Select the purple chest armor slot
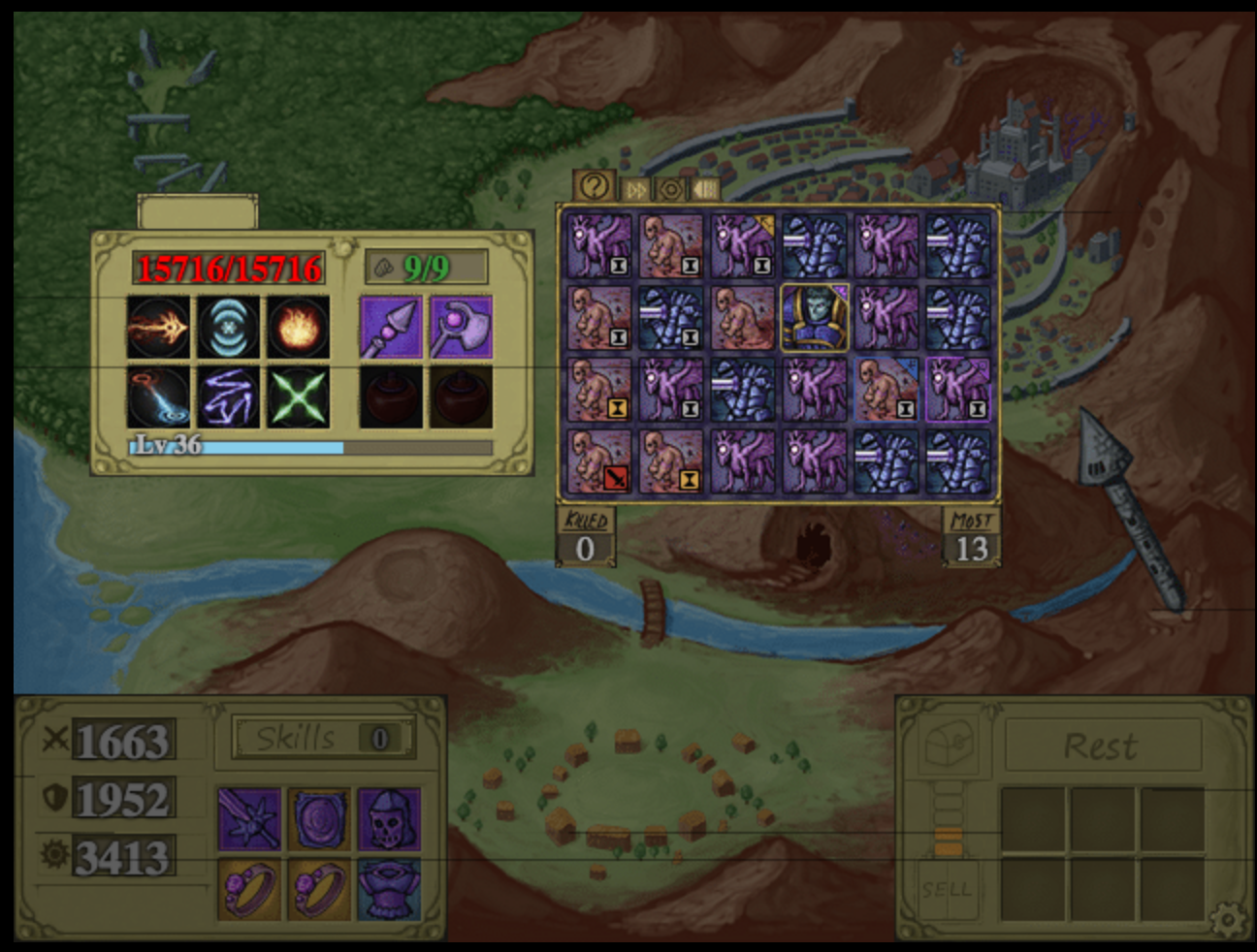The width and height of the screenshot is (1257, 952). click(389, 887)
